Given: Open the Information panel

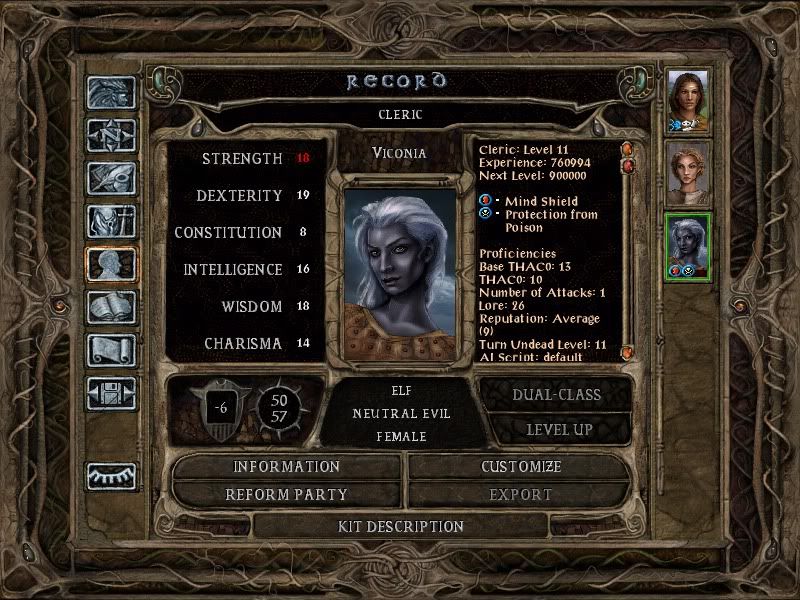Looking at the screenshot, I should coord(286,466).
